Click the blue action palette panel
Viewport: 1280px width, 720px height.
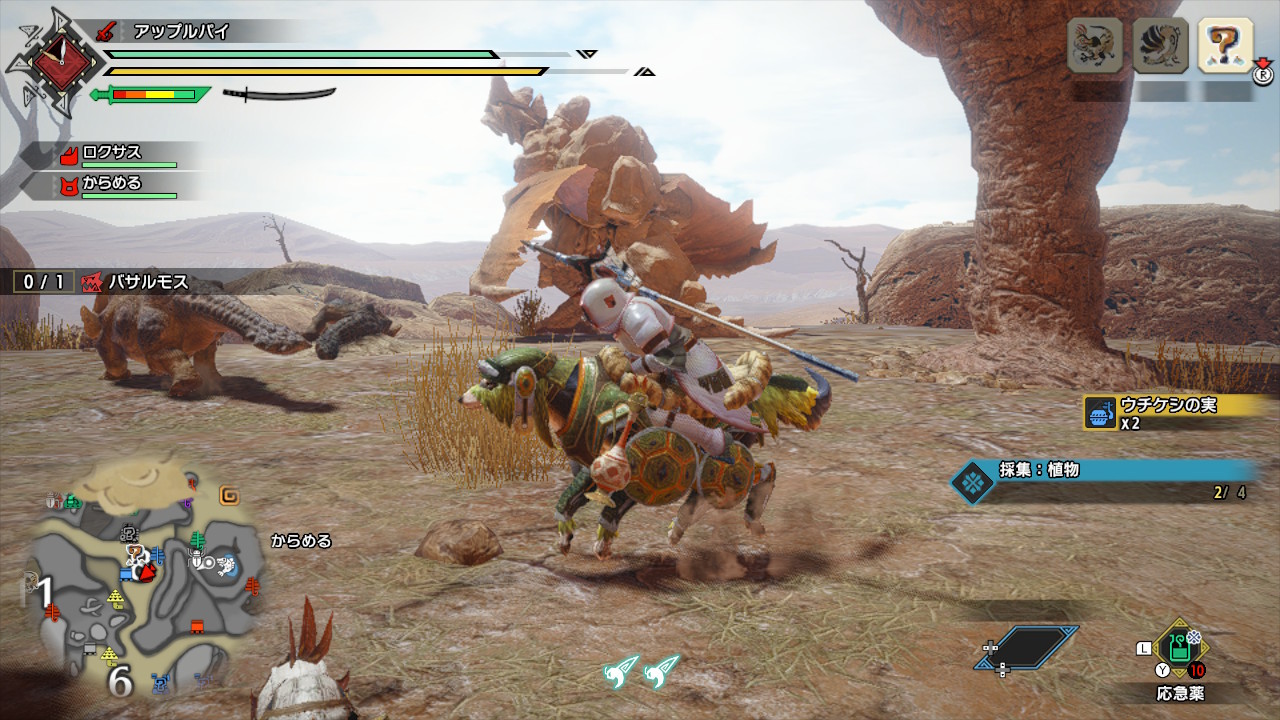(x=1026, y=647)
